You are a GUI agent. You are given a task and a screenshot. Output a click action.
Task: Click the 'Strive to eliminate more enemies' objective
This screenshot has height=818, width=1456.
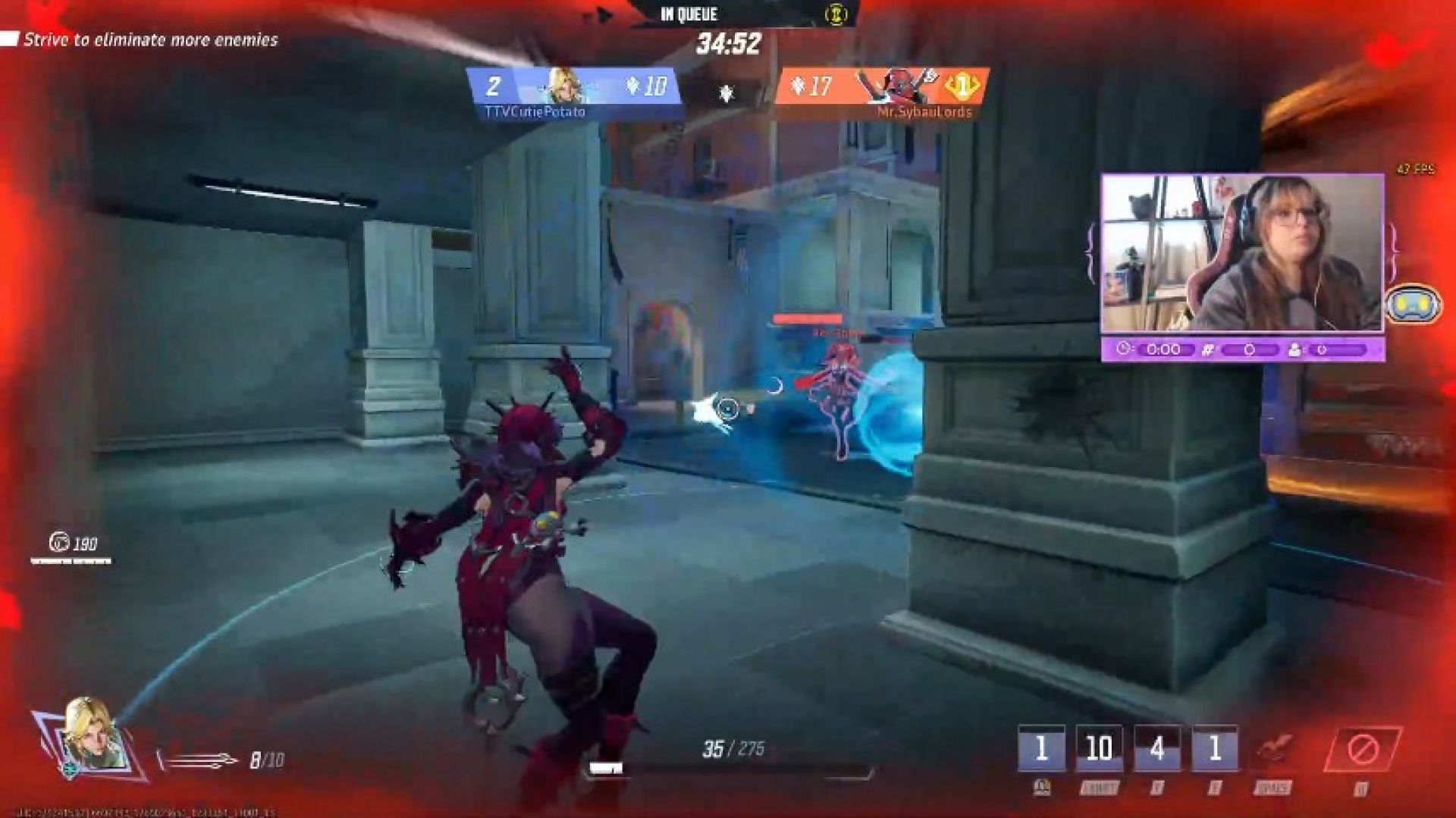(x=150, y=40)
